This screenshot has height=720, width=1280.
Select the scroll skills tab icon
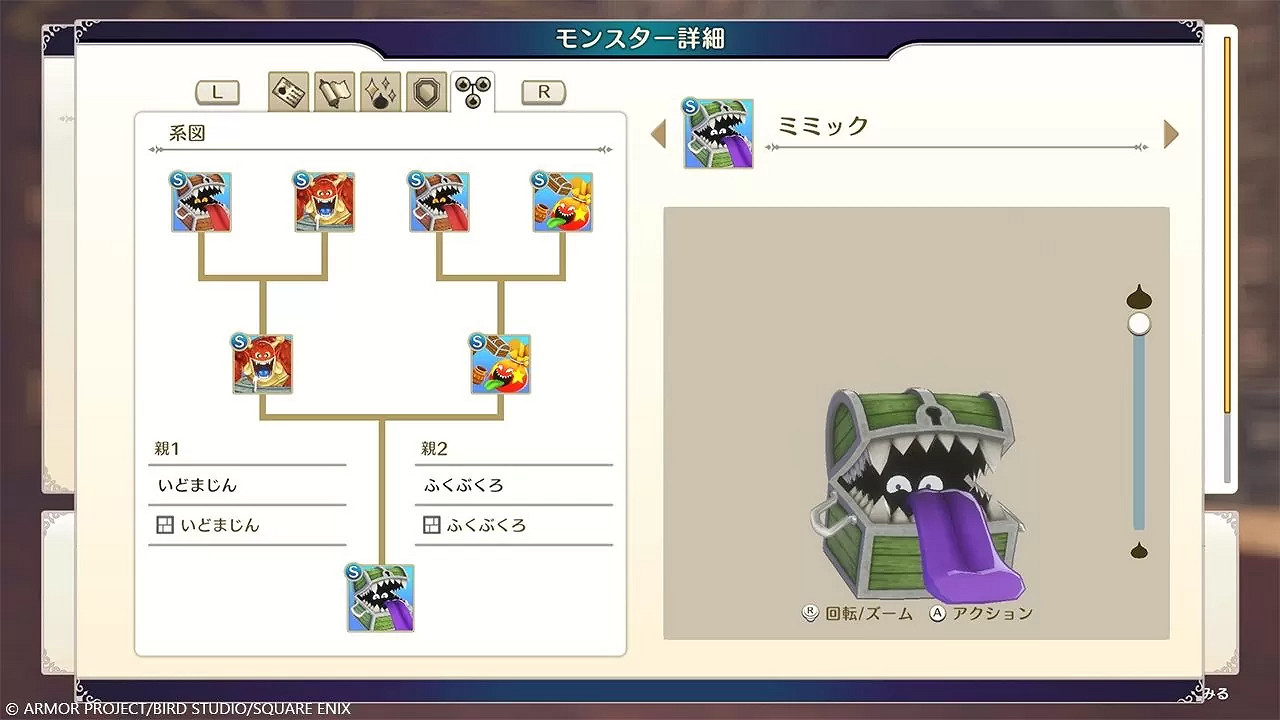pos(334,89)
